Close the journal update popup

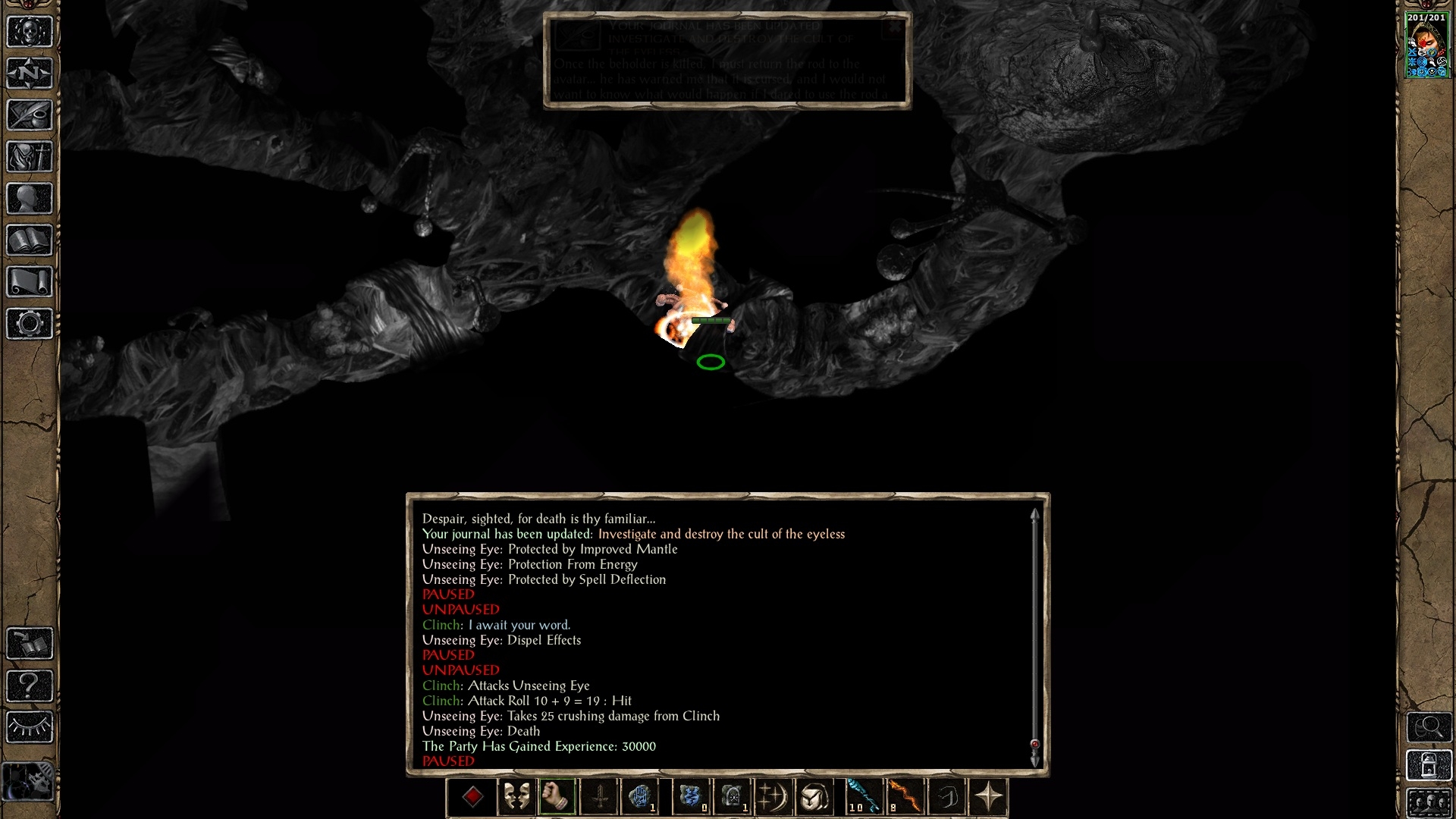click(895, 27)
